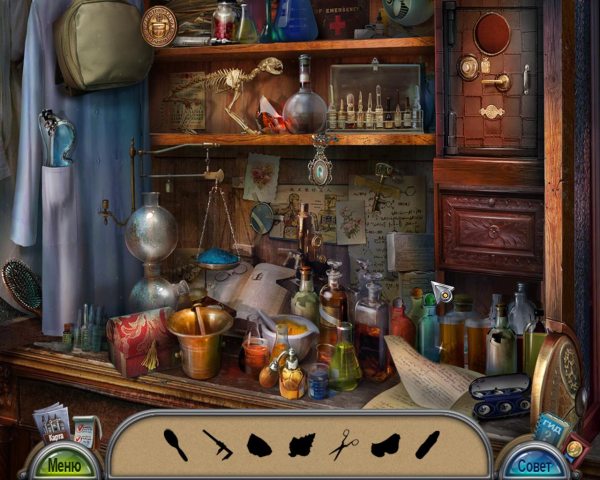Viewport: 600px width, 480px height.
Task: Open the Карта map booklet
Action: [52, 421]
